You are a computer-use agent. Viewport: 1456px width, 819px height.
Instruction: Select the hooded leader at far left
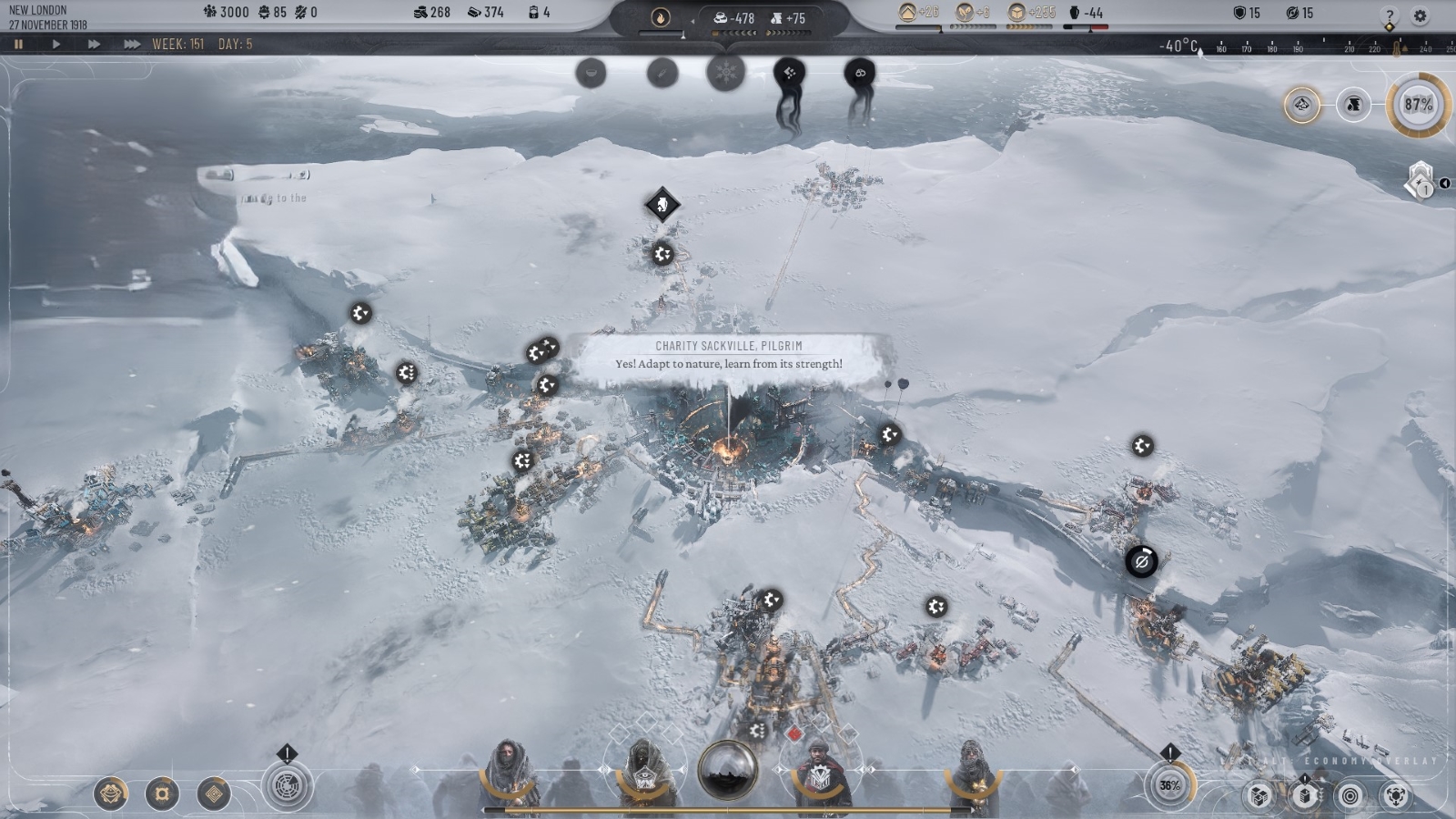tap(510, 773)
